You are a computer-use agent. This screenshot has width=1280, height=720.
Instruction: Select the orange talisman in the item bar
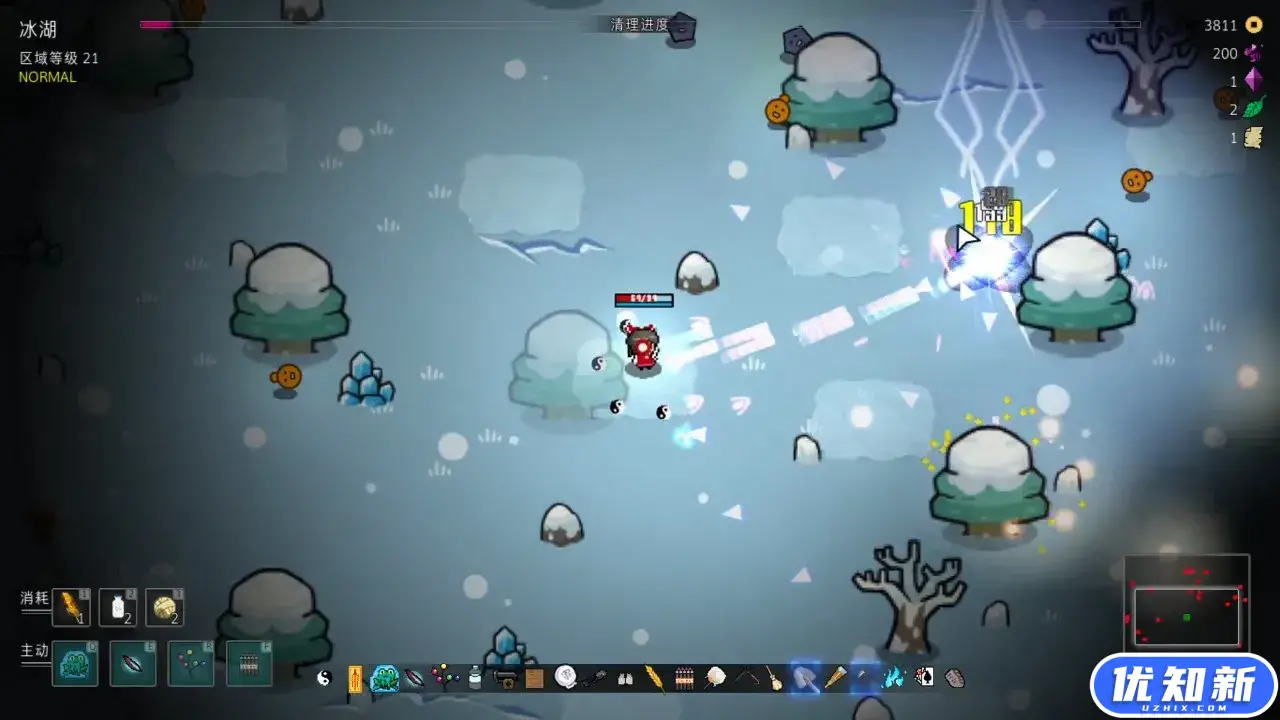354,679
